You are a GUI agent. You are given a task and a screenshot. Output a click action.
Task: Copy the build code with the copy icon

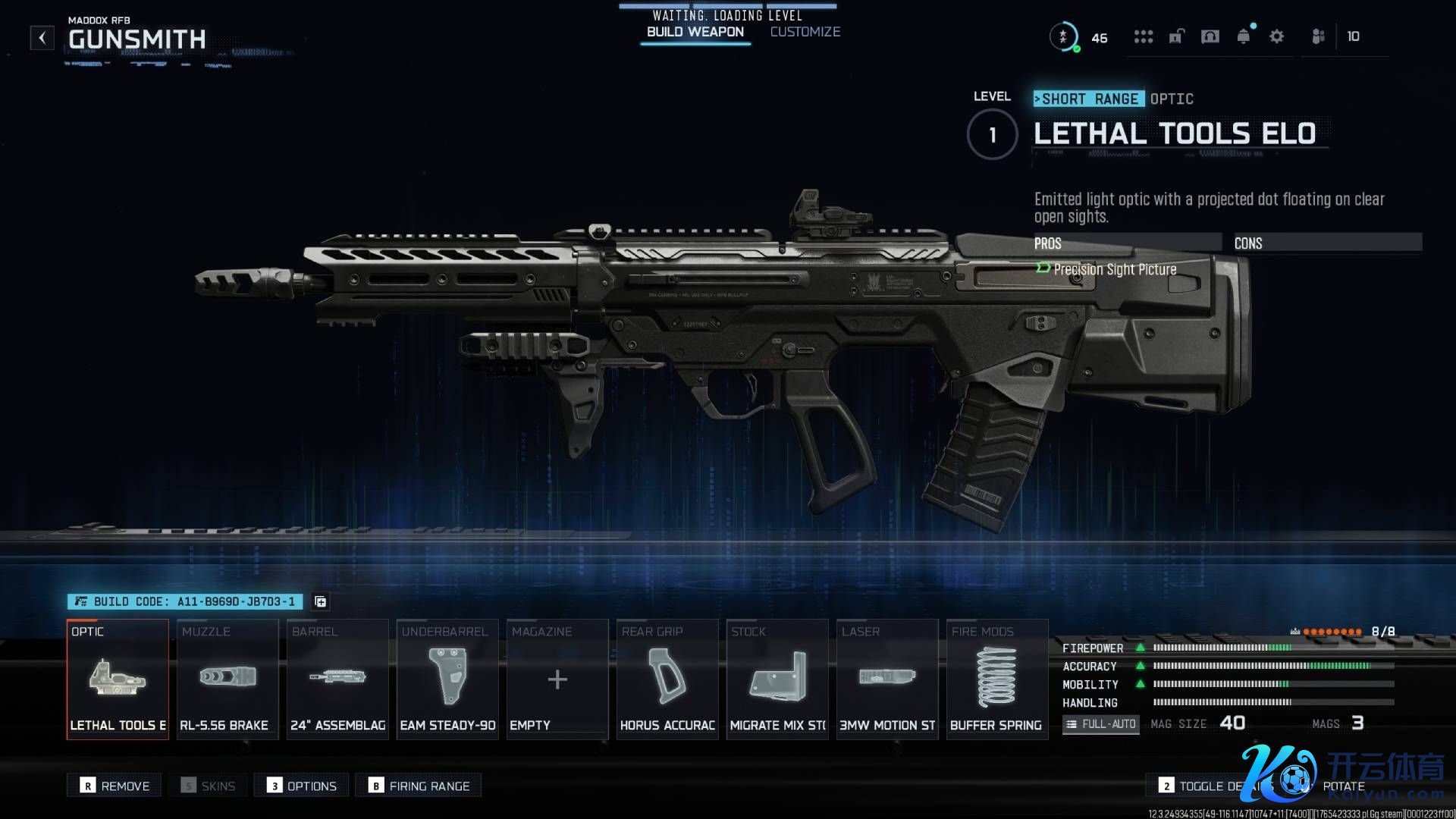coord(321,601)
